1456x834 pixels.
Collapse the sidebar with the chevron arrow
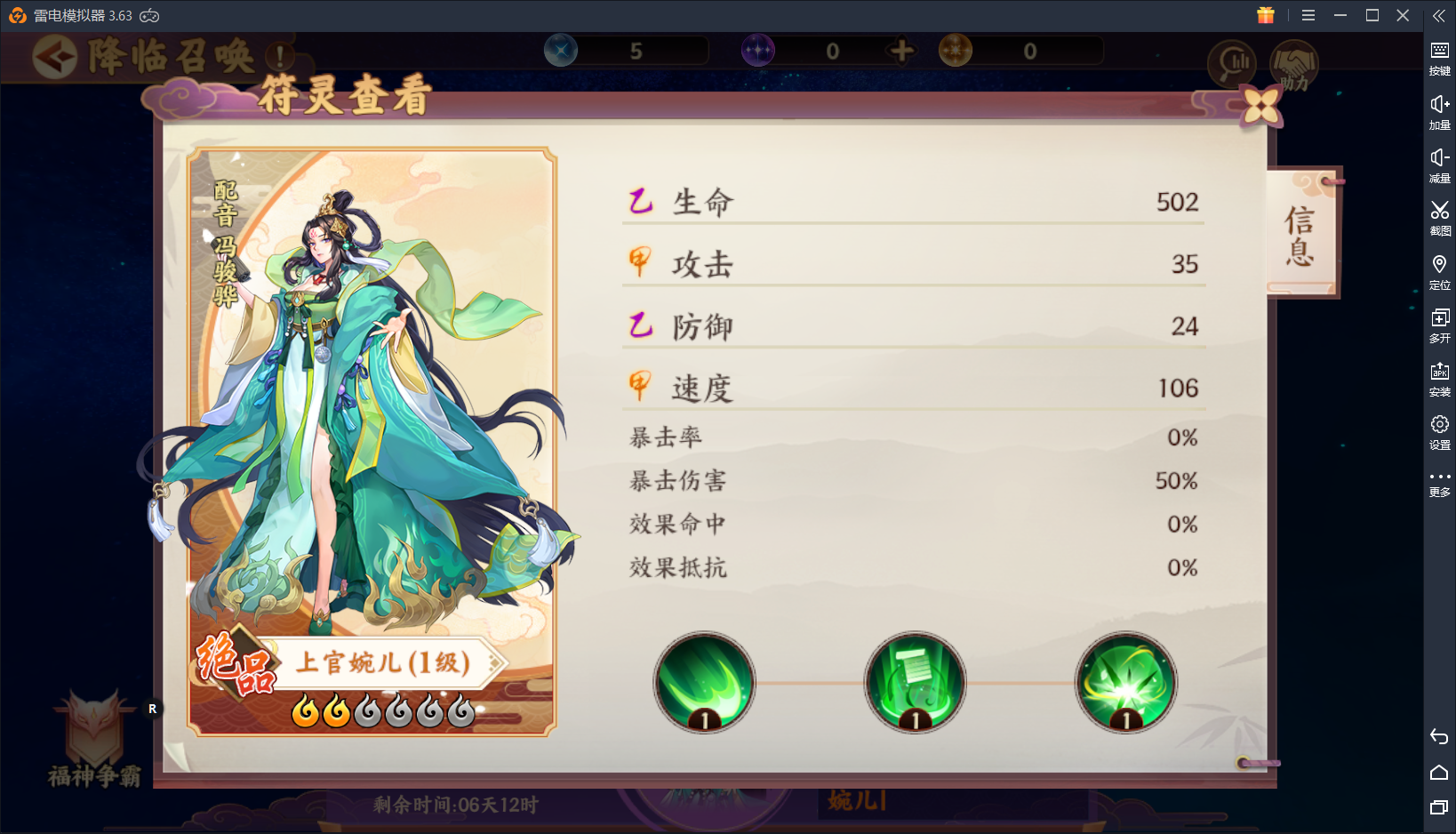(1439, 15)
